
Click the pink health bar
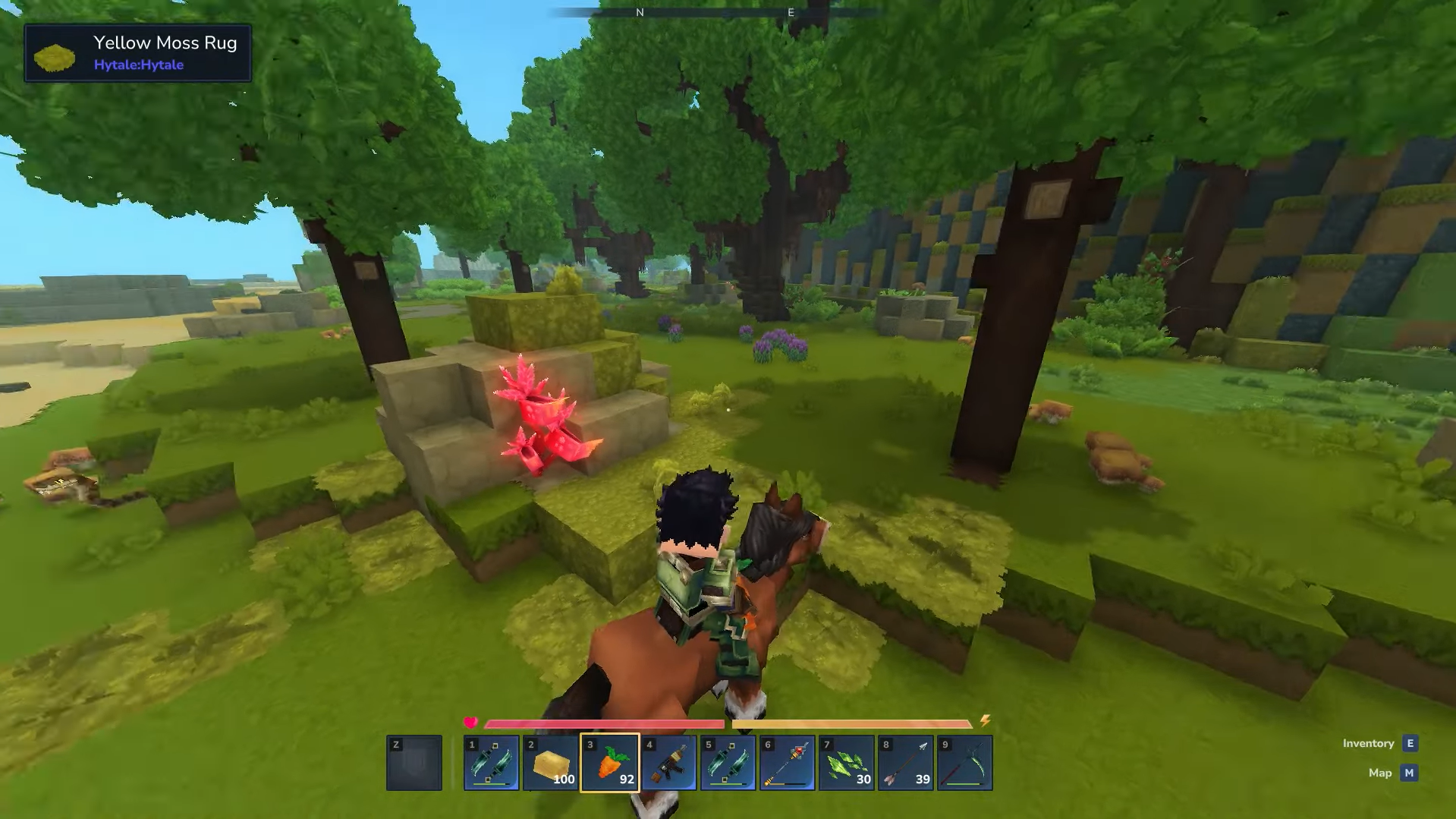pos(607,723)
